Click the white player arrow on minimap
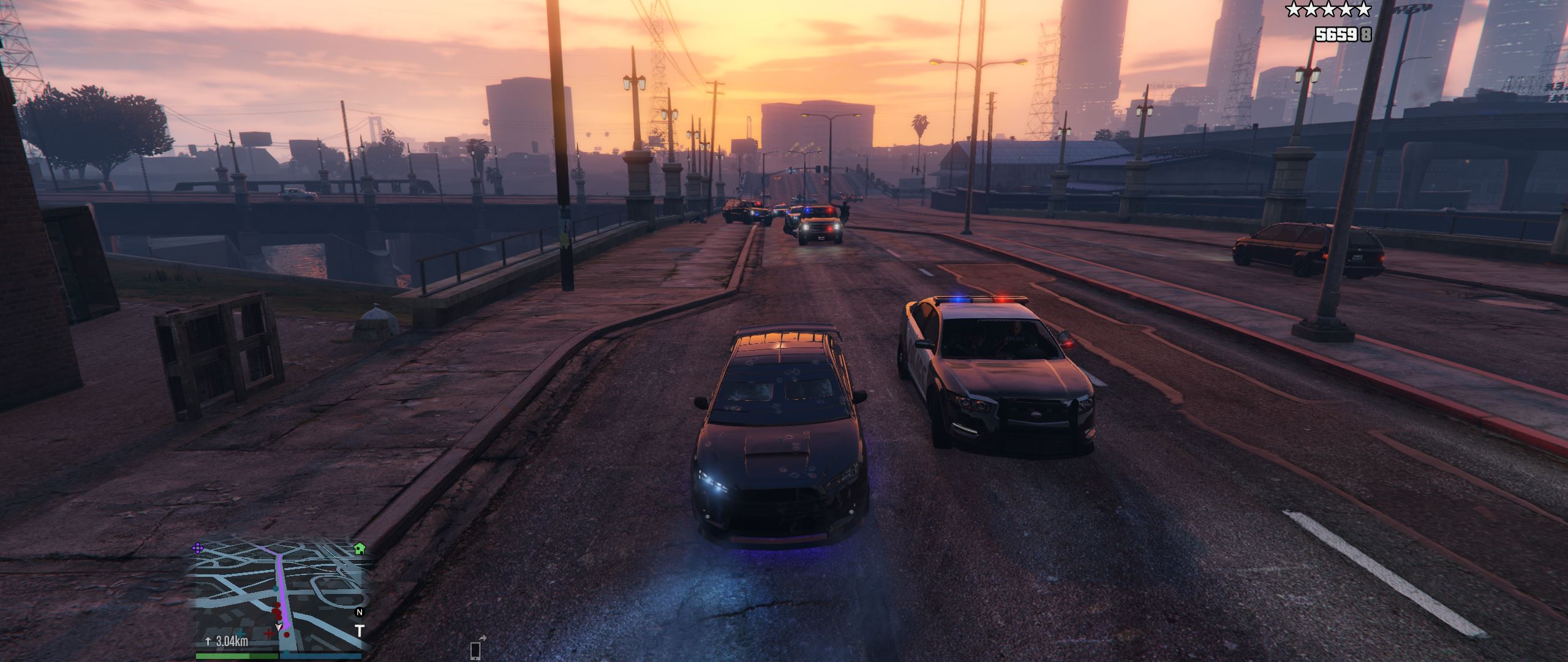 click(280, 626)
